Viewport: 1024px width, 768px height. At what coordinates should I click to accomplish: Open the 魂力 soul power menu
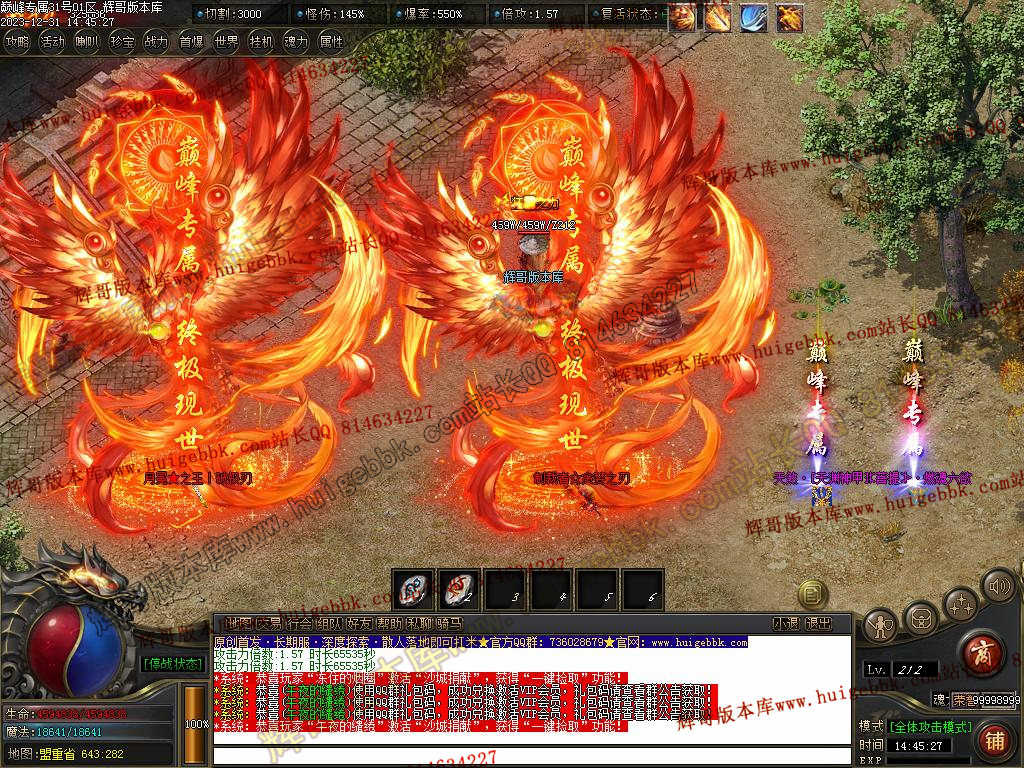point(296,42)
